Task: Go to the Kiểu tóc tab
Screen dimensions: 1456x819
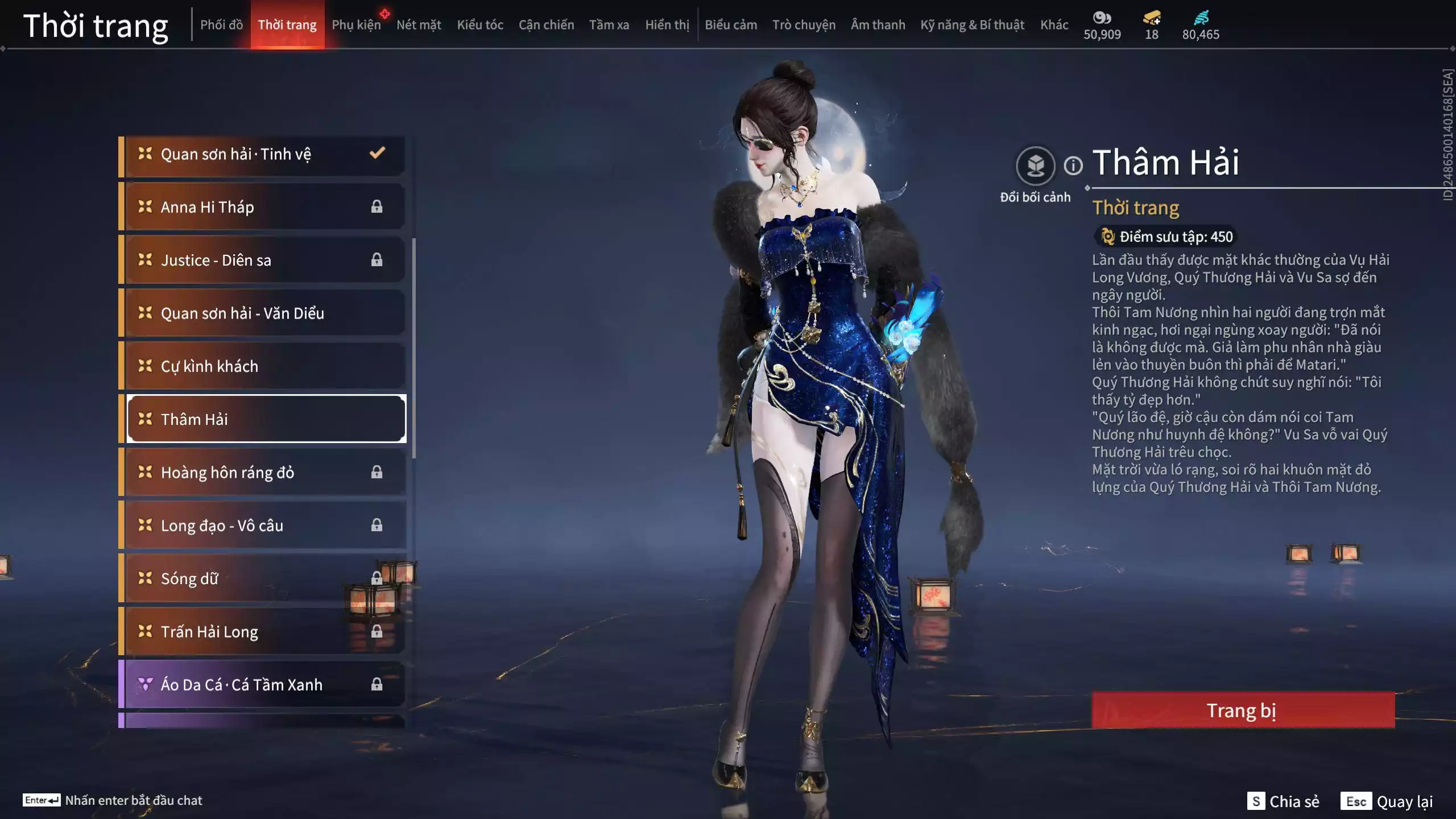Action: point(480,25)
